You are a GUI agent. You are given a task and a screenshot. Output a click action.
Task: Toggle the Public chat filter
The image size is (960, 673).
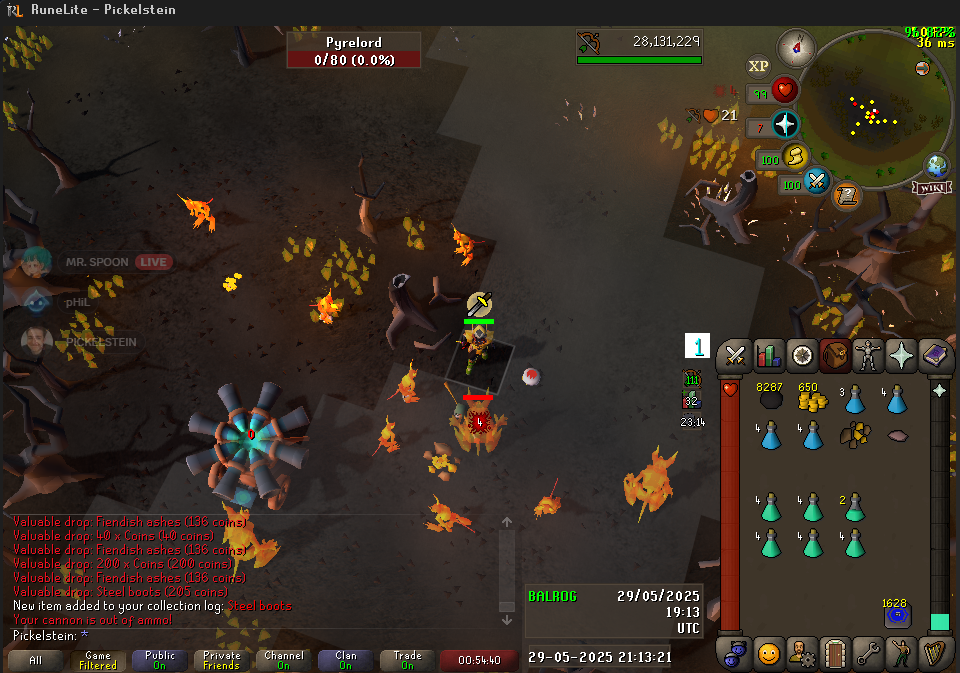point(159,660)
